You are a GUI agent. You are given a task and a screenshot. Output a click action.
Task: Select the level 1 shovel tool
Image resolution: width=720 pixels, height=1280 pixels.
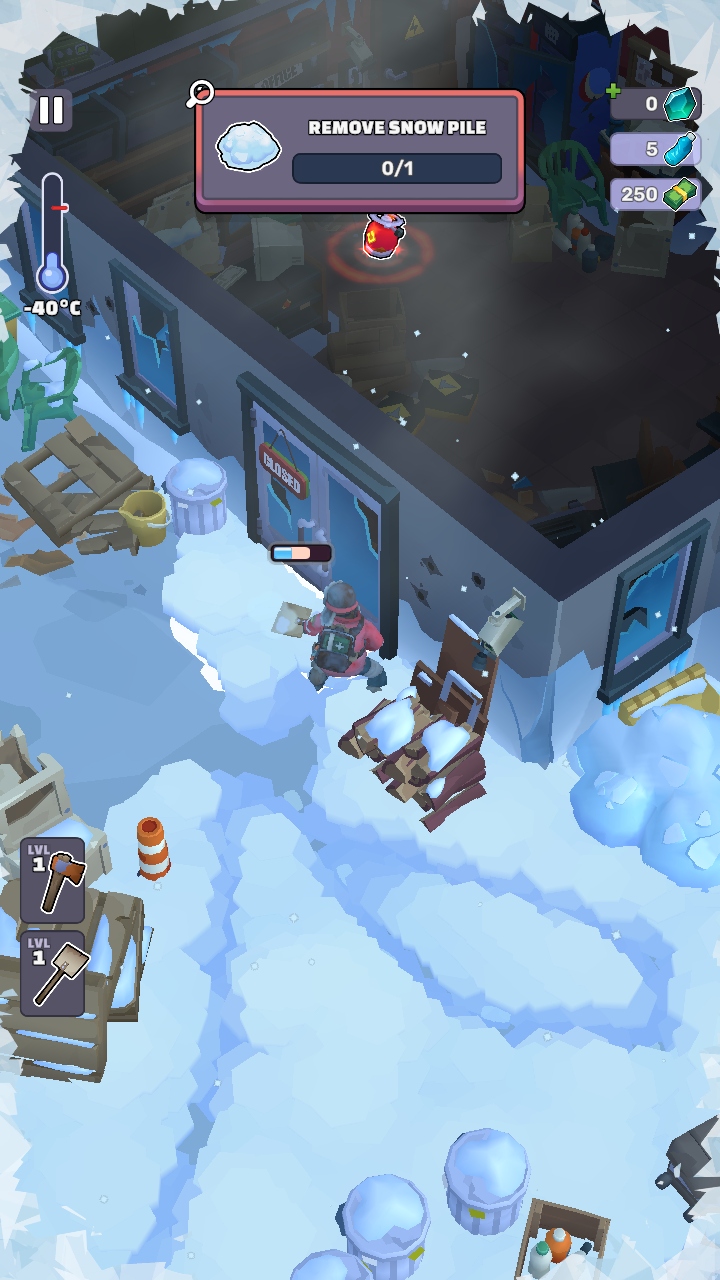point(53,973)
